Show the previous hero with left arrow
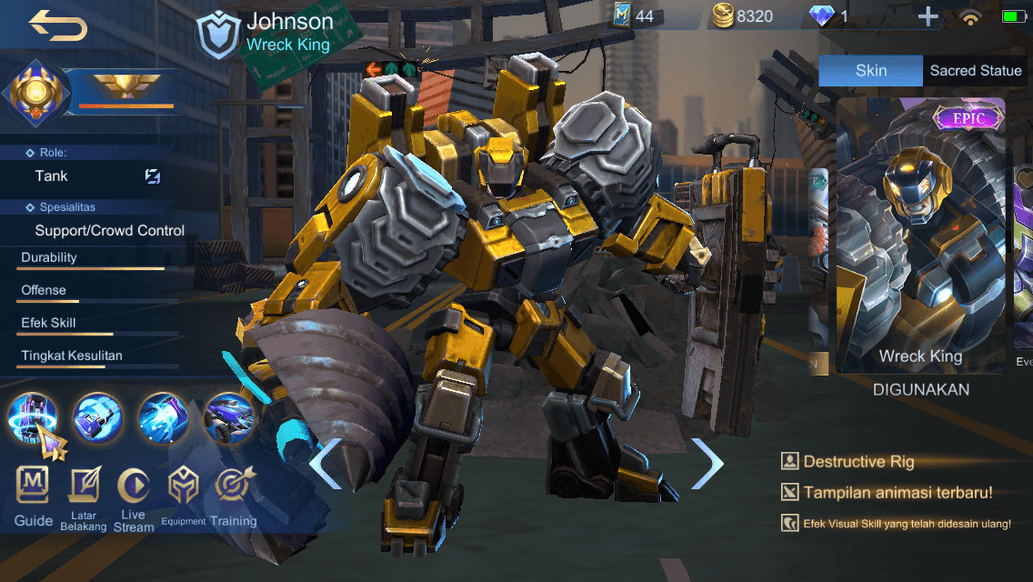1033x582 pixels. click(326, 464)
